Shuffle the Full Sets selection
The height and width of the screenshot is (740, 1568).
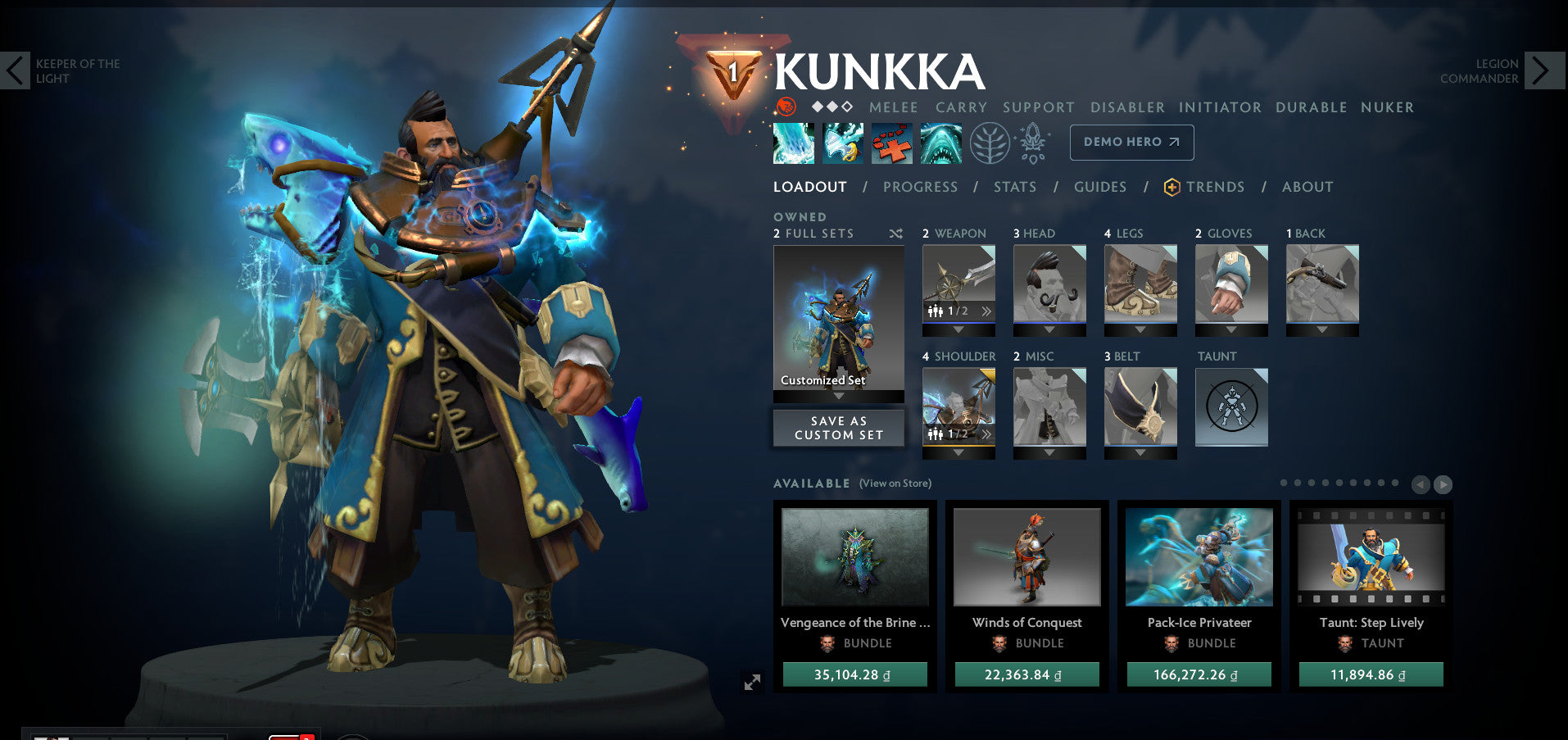click(x=895, y=233)
